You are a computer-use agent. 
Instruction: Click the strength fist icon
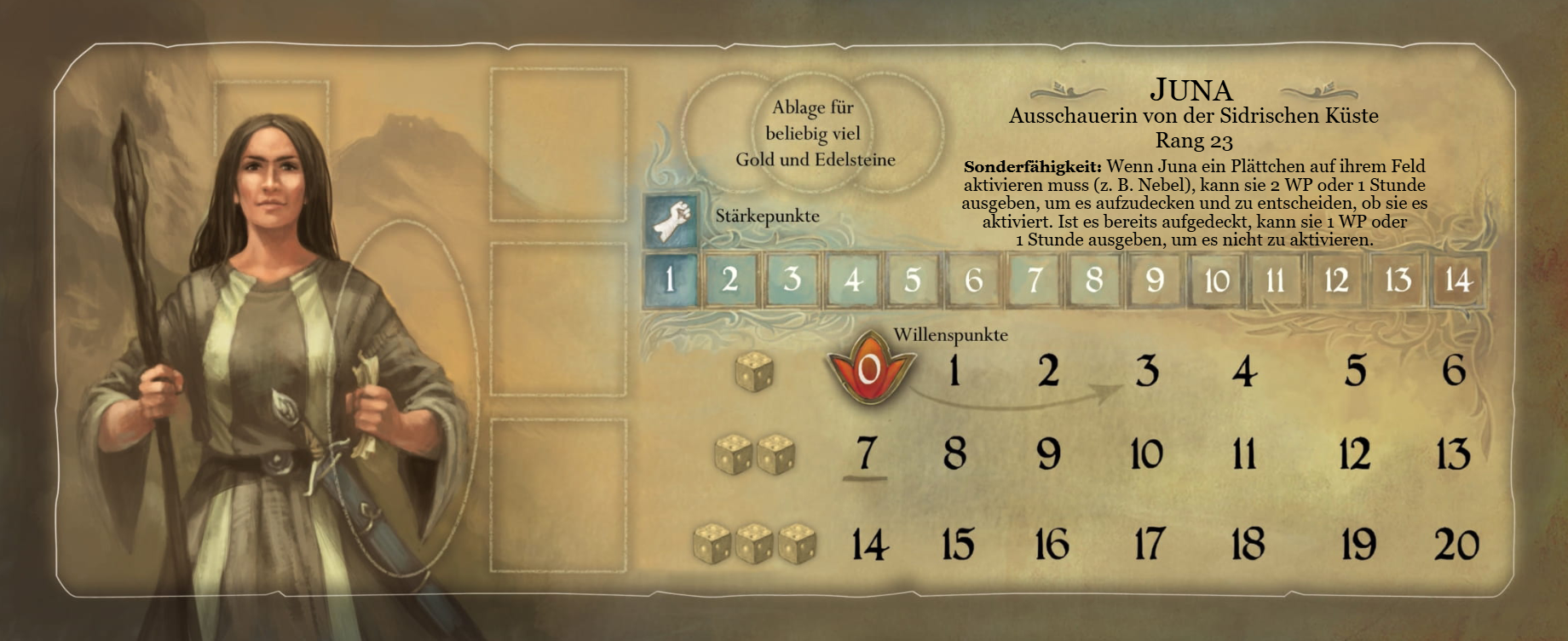[671, 220]
